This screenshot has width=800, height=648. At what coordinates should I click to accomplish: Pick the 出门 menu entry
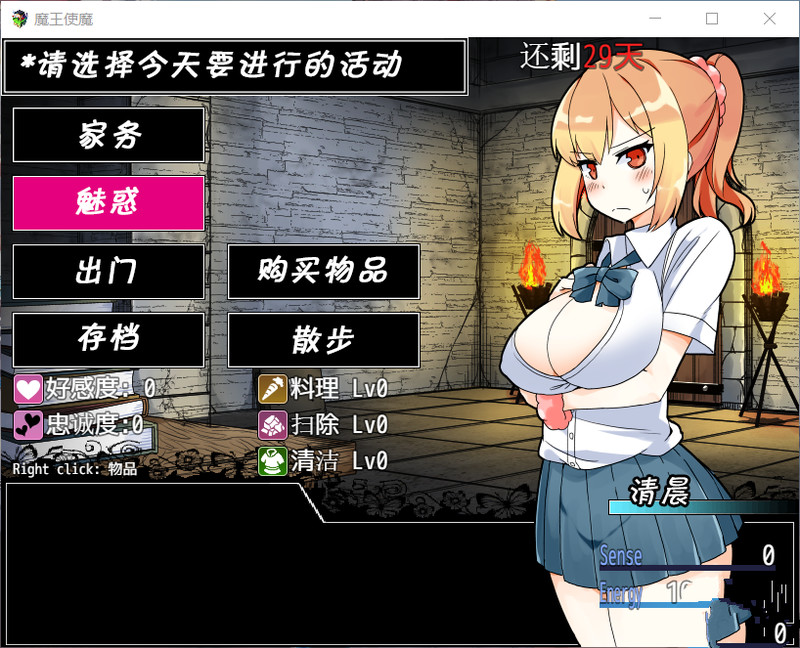[108, 271]
